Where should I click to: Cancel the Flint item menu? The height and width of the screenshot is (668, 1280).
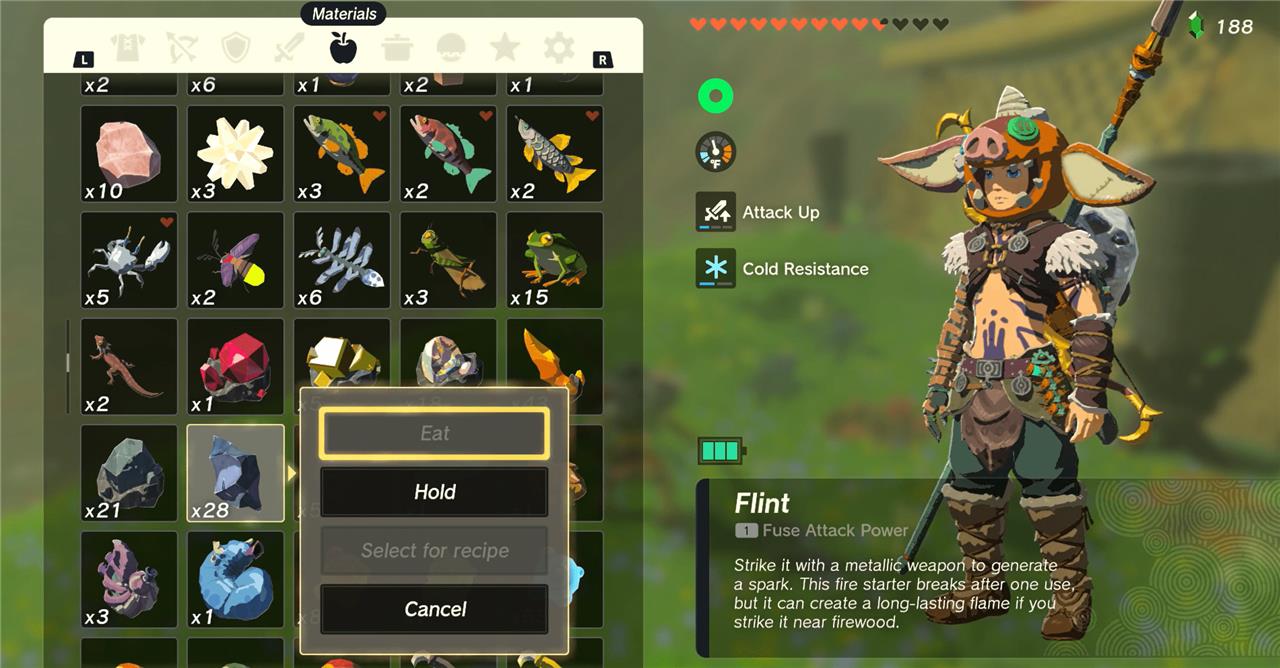(x=434, y=609)
